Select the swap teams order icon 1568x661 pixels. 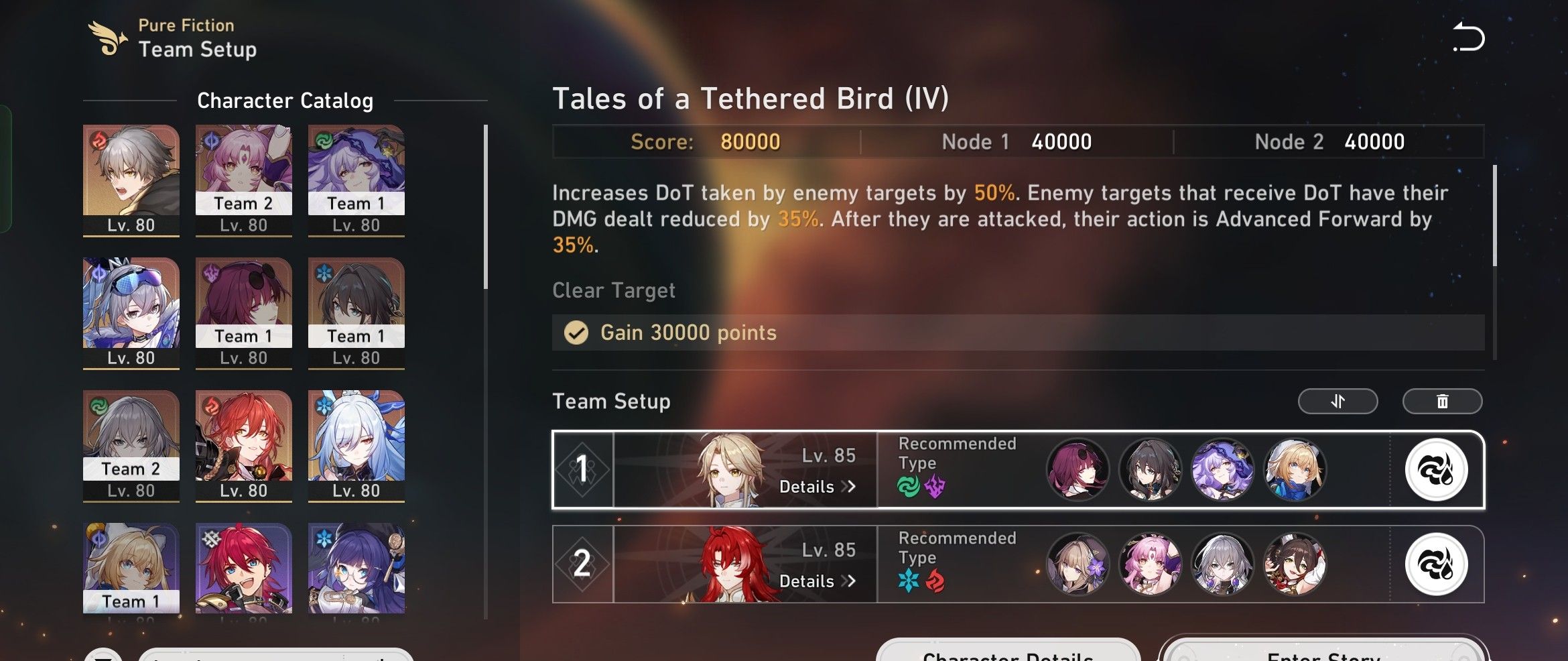pos(1337,401)
